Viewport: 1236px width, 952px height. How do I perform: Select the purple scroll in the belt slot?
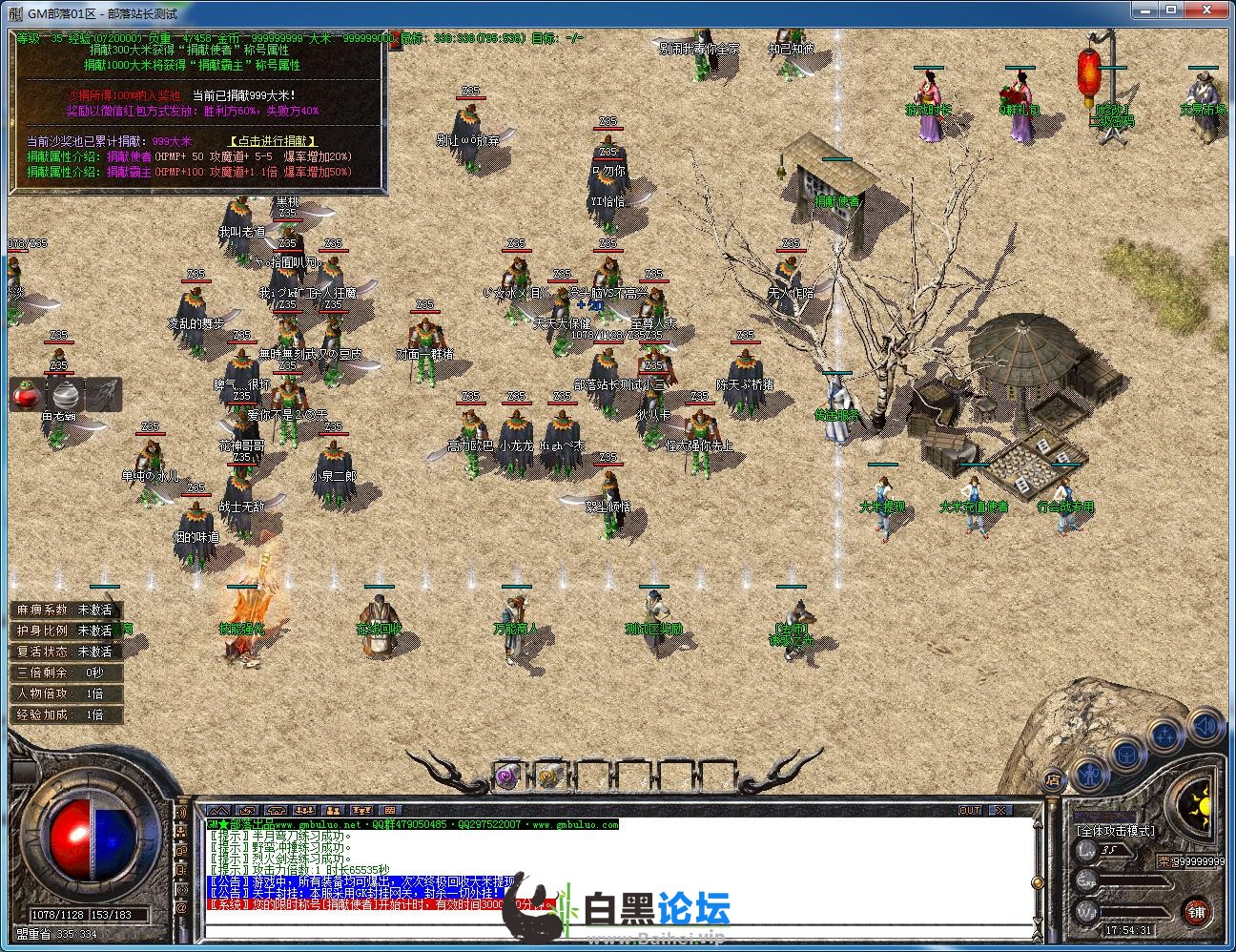tap(506, 777)
